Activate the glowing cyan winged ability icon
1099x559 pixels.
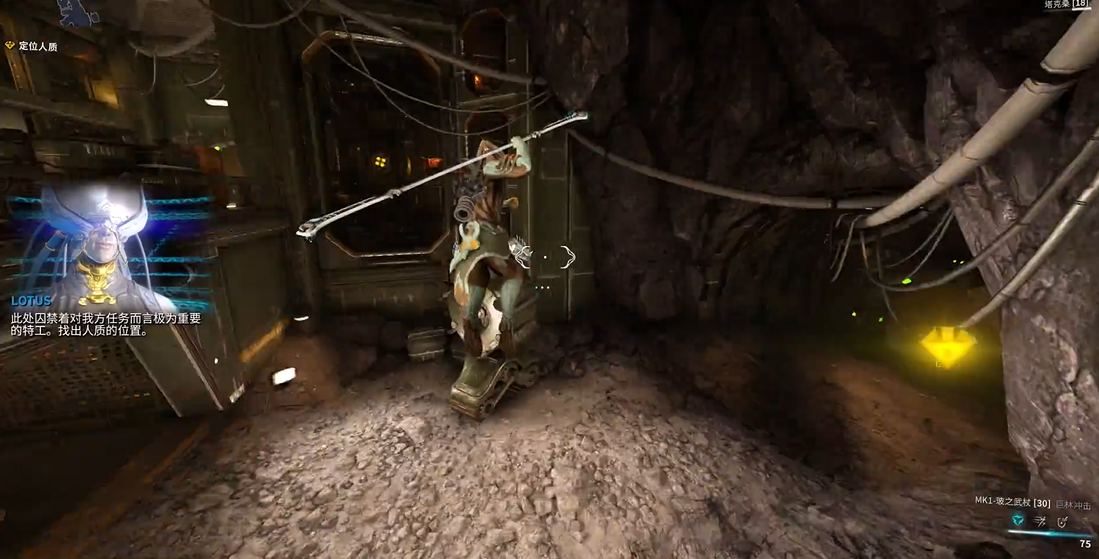(x=1018, y=521)
